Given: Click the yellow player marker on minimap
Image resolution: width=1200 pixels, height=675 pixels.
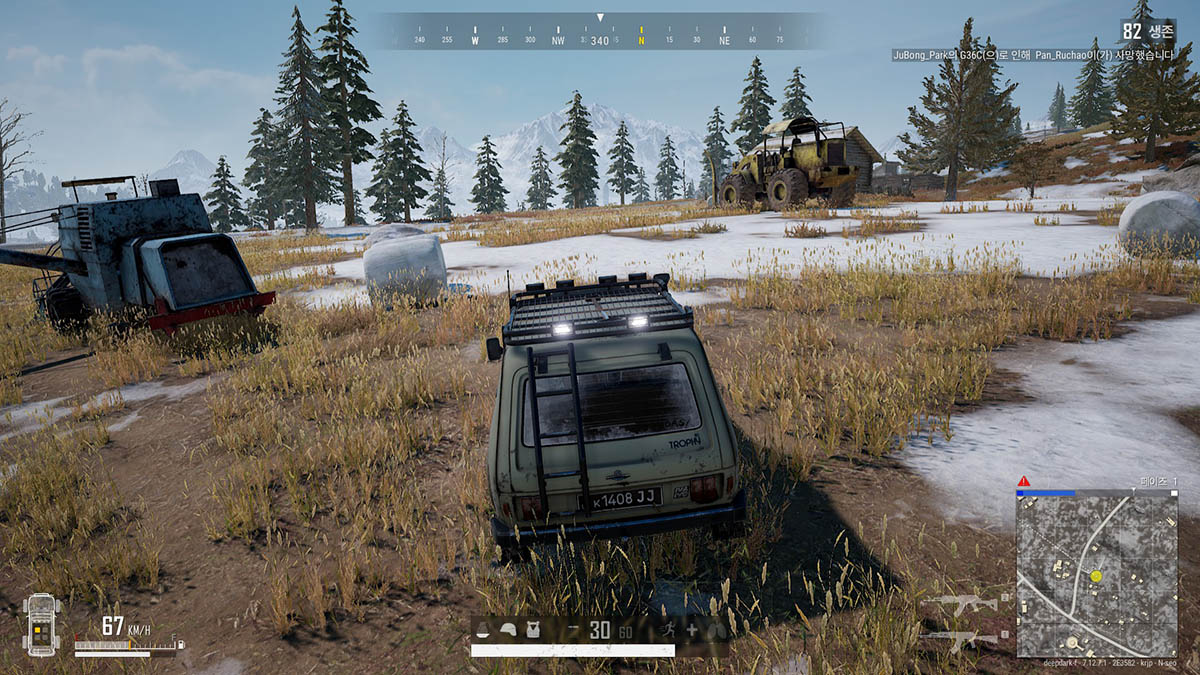Looking at the screenshot, I should [1096, 576].
